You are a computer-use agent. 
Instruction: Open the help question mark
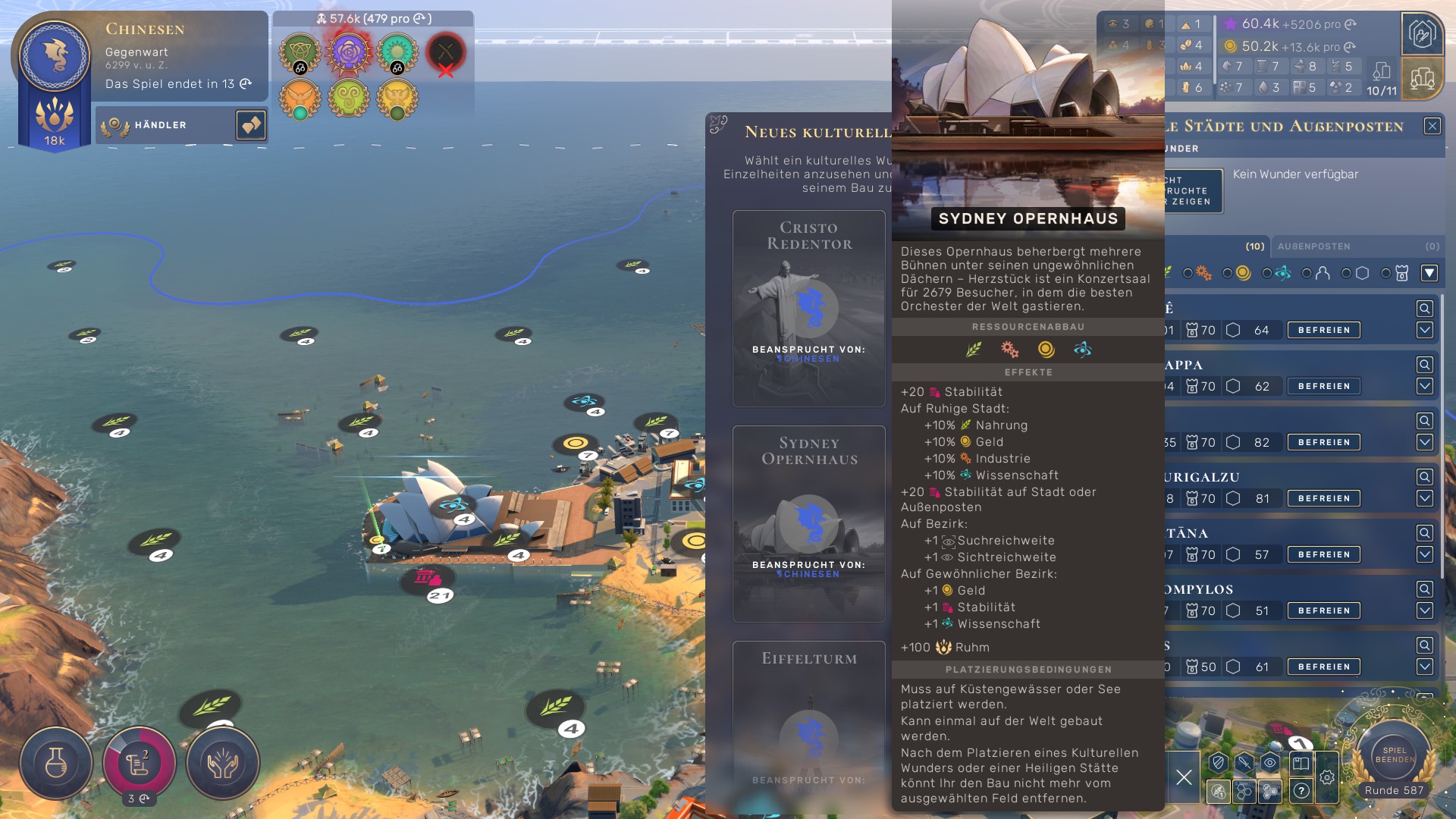(1301, 791)
